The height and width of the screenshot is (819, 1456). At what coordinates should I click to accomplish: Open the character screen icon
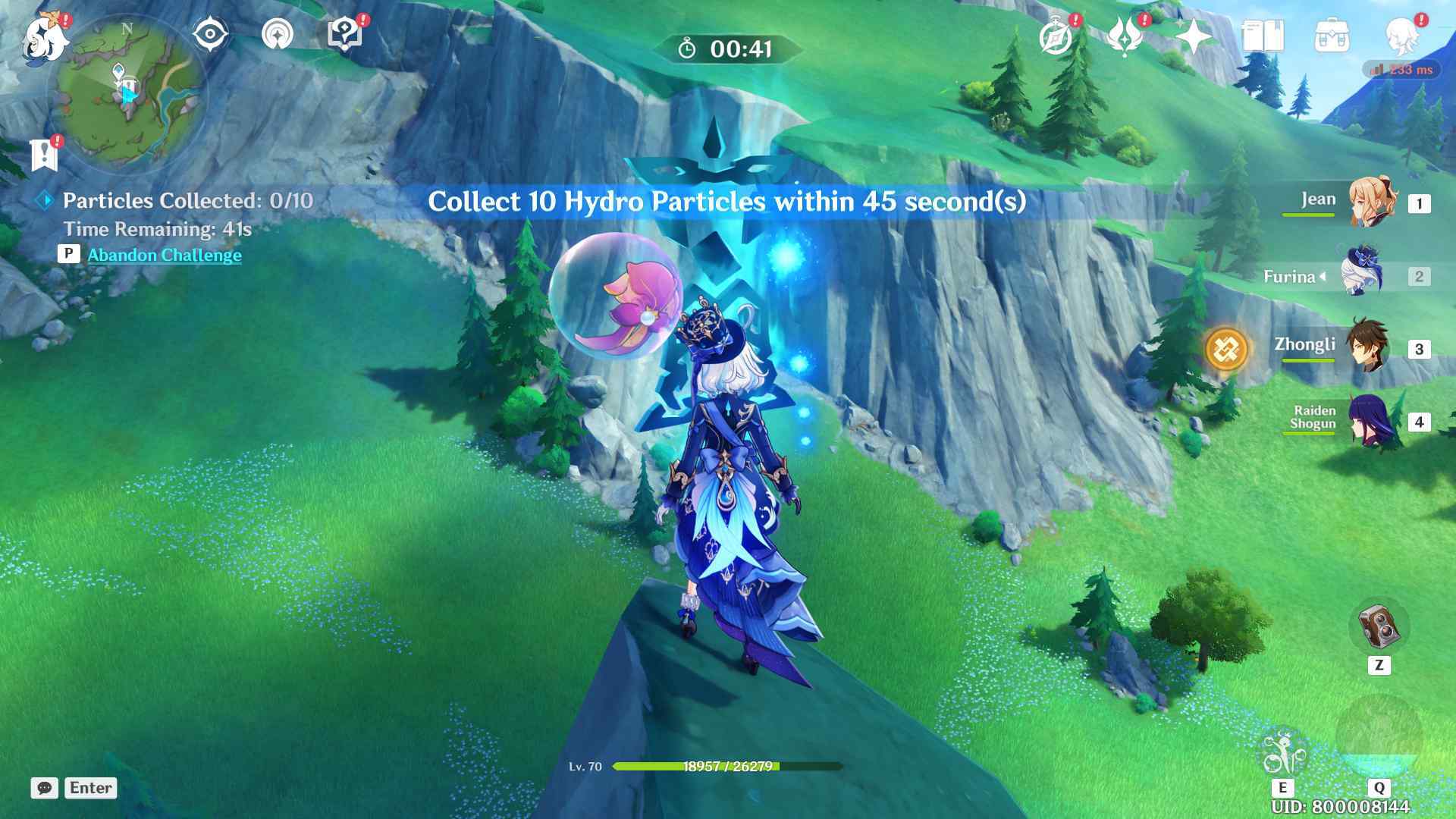pos(1401,36)
